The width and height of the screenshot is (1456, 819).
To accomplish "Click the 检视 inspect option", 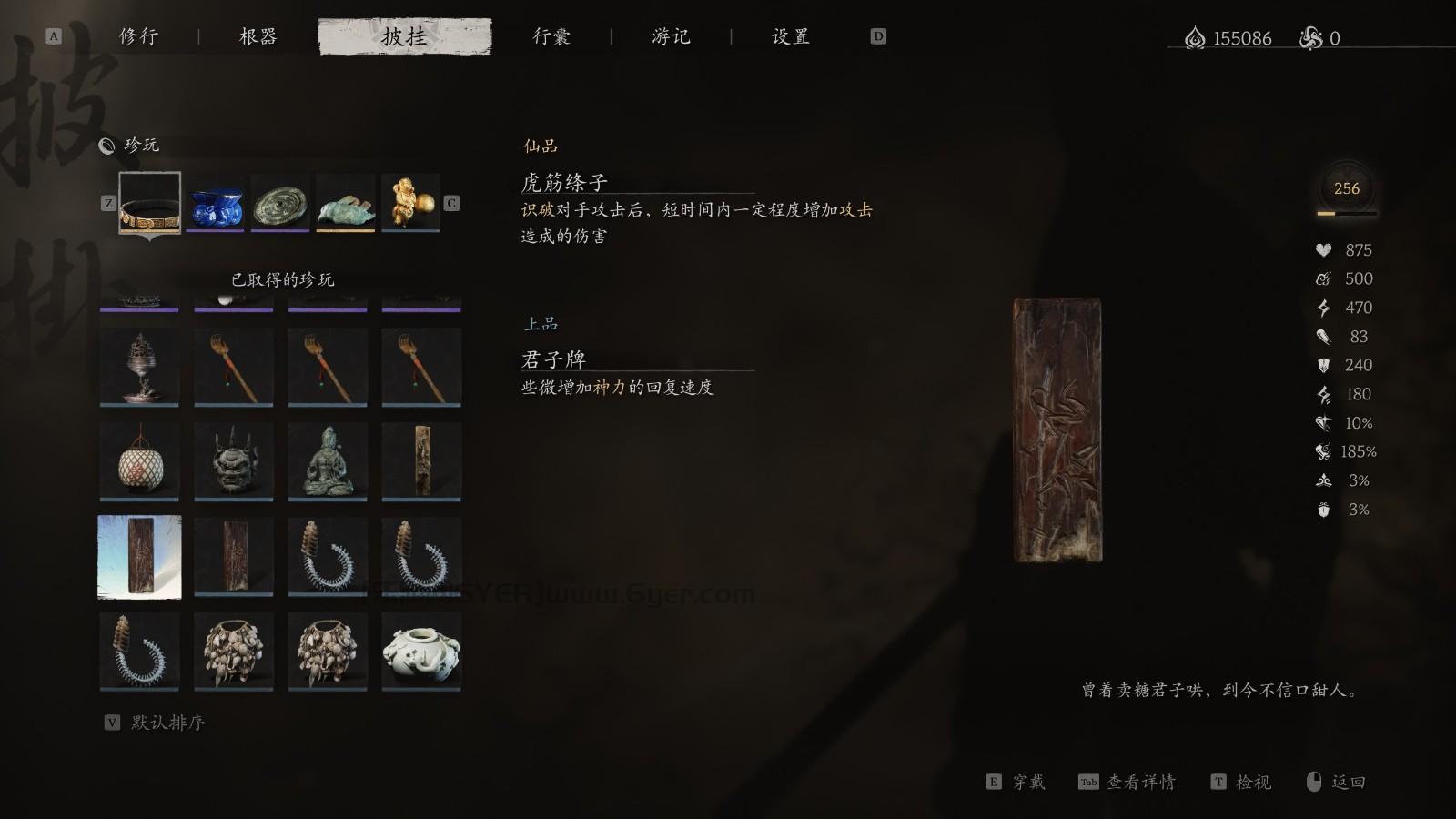I will pos(1255,782).
